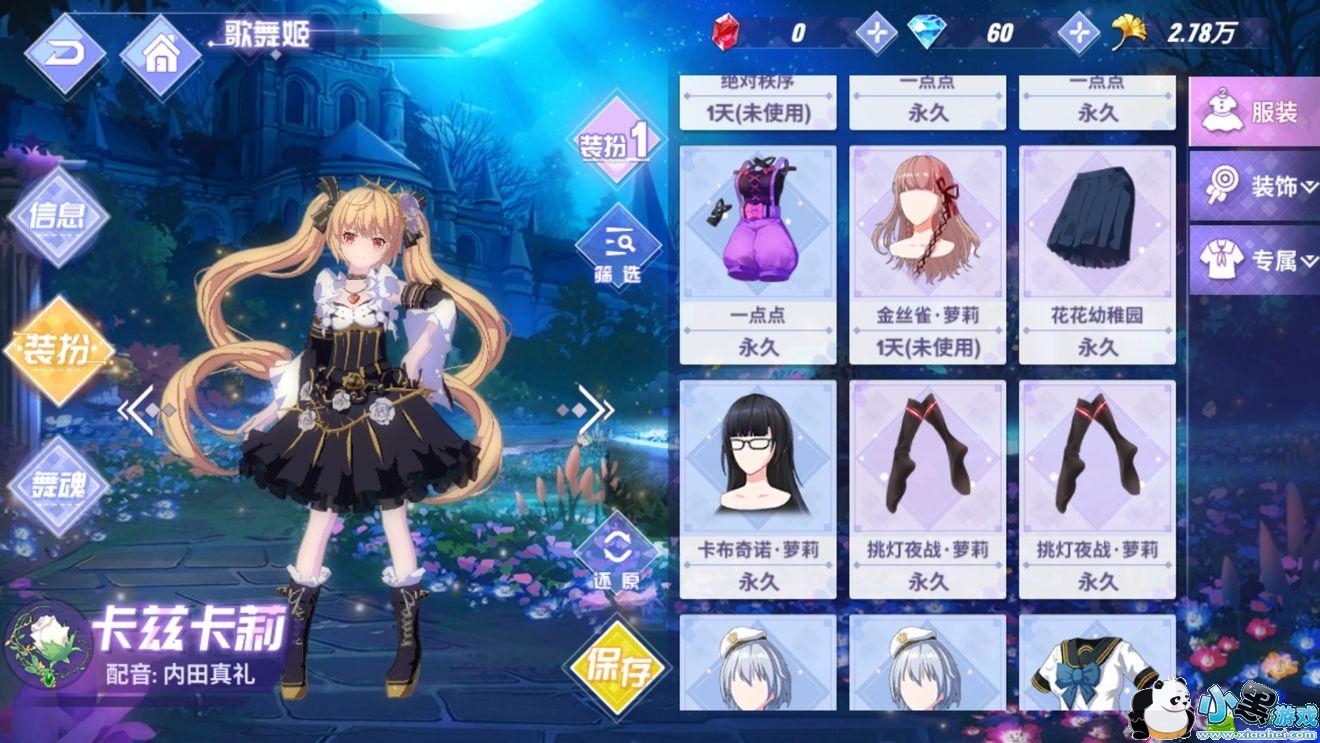1320x743 pixels.
Task: Restore the outfit with 还原
Action: tap(617, 558)
